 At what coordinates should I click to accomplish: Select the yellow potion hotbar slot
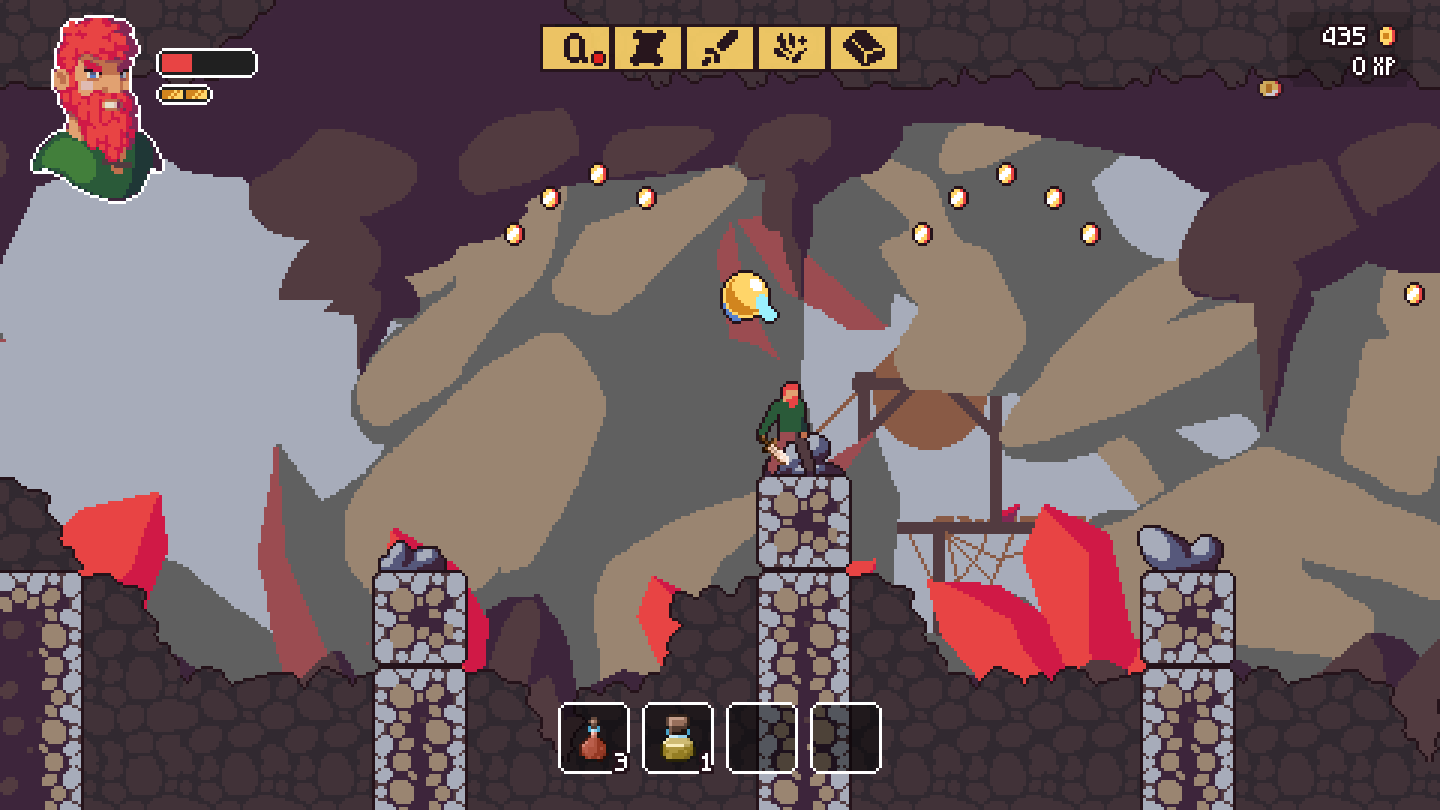(678, 740)
